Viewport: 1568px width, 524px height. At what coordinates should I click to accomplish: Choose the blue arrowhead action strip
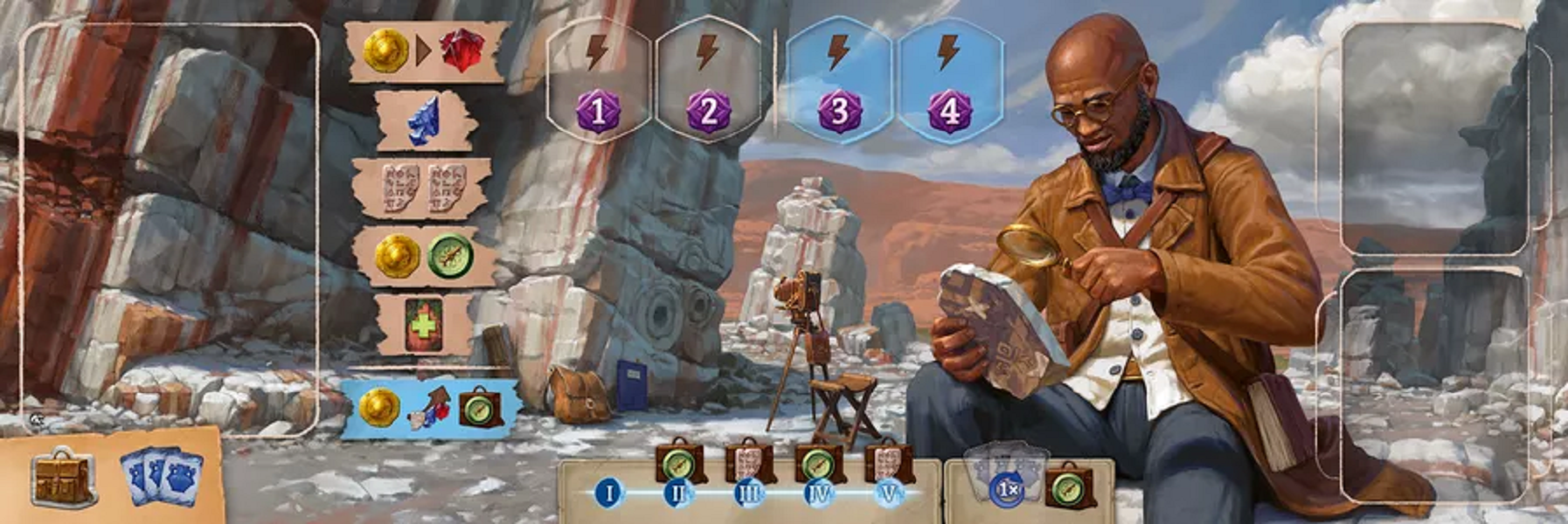[x=426, y=121]
